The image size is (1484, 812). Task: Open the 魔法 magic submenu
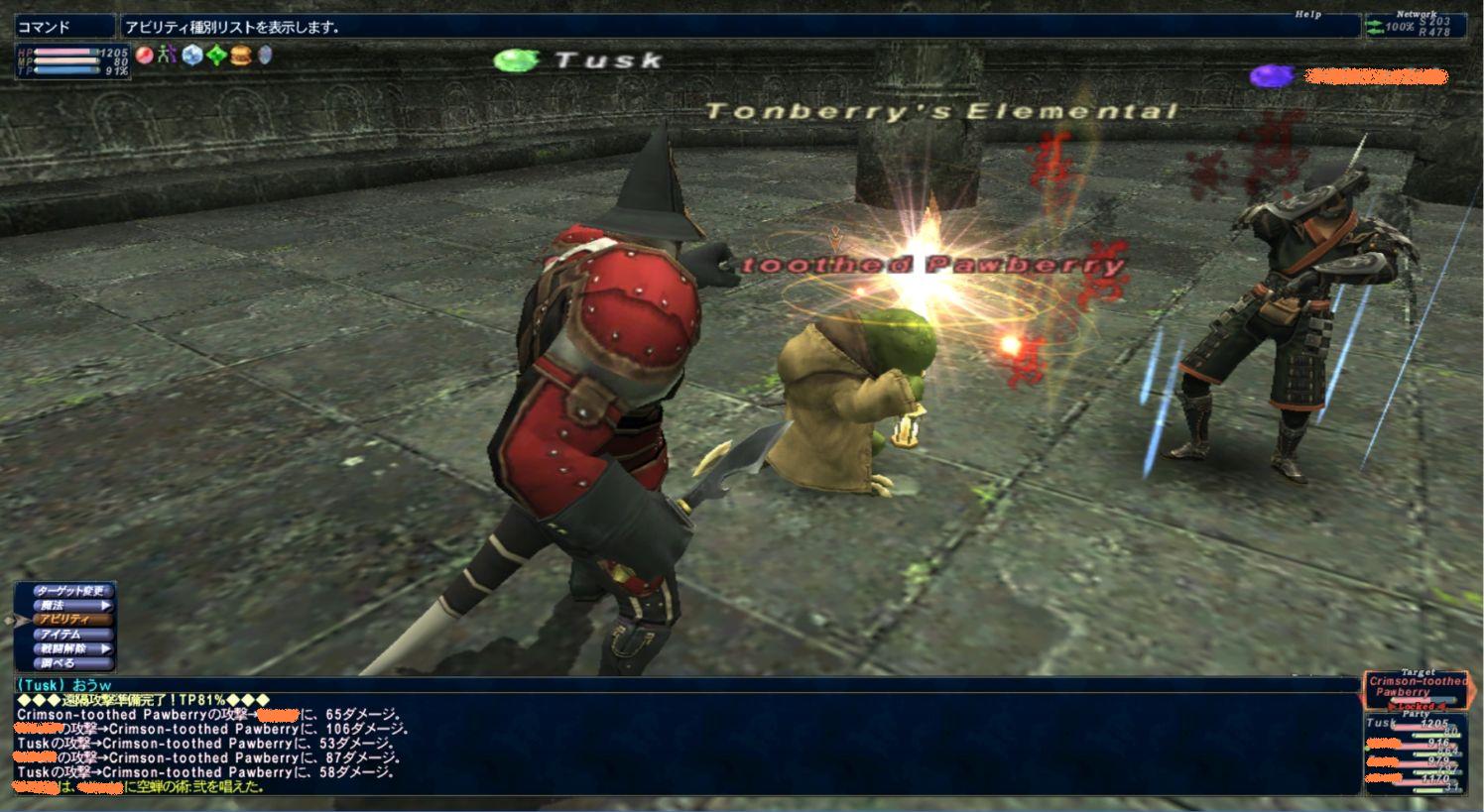point(69,606)
